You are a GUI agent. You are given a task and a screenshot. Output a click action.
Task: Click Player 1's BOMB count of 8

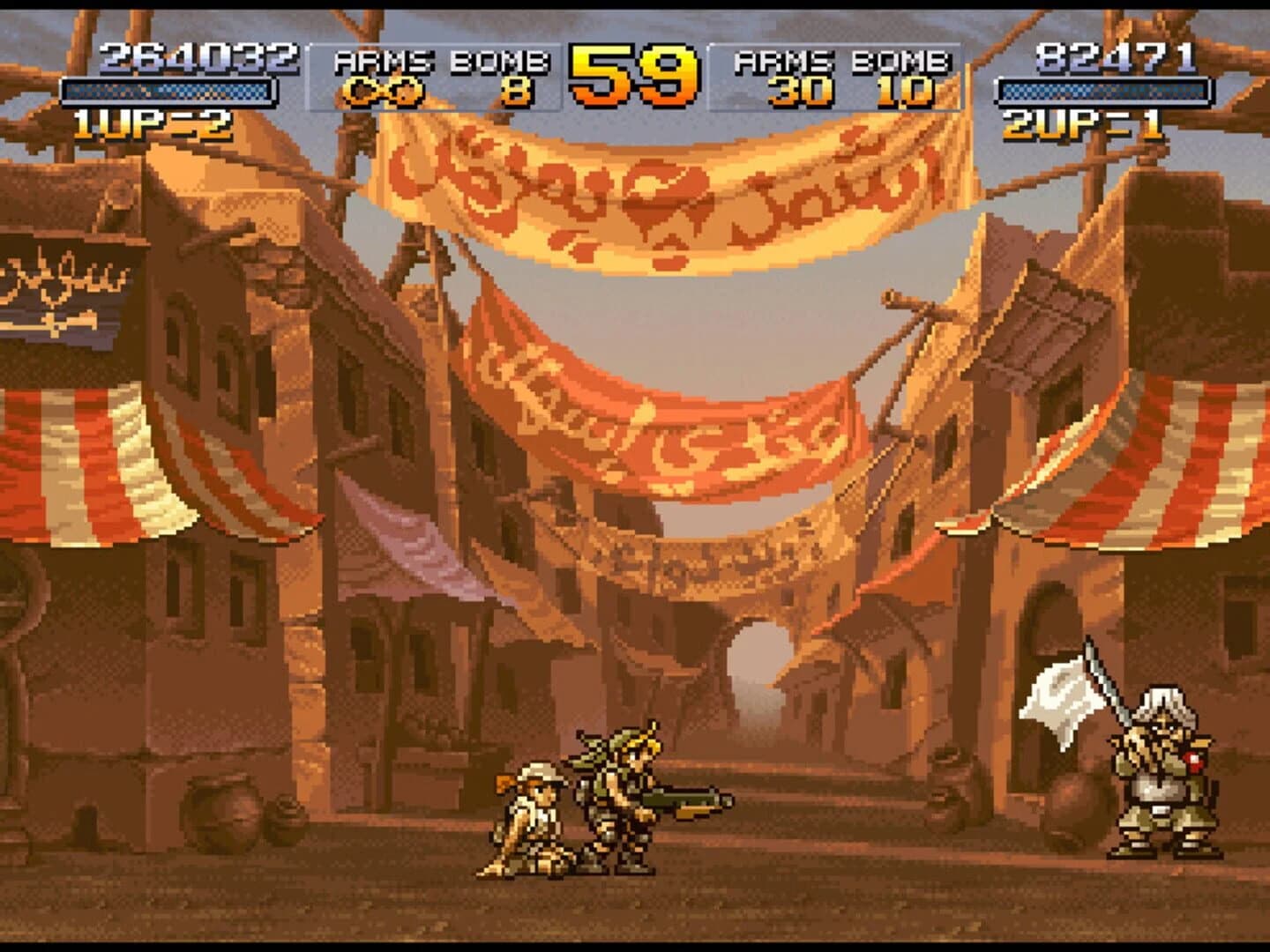click(x=517, y=91)
